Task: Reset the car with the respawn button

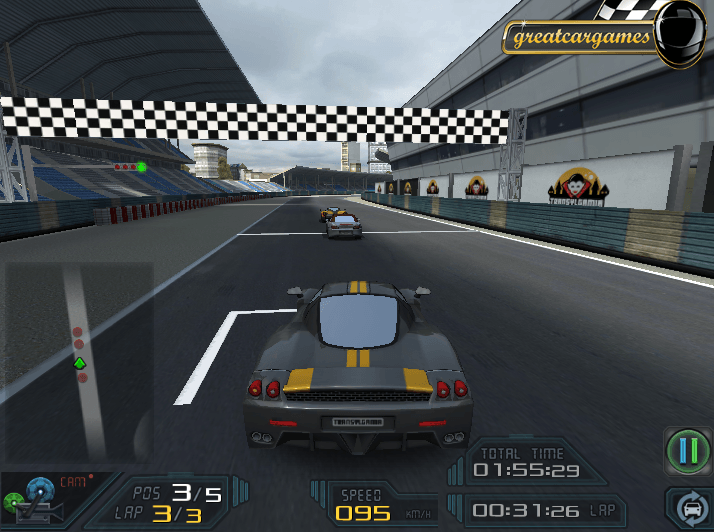Action: click(x=690, y=508)
